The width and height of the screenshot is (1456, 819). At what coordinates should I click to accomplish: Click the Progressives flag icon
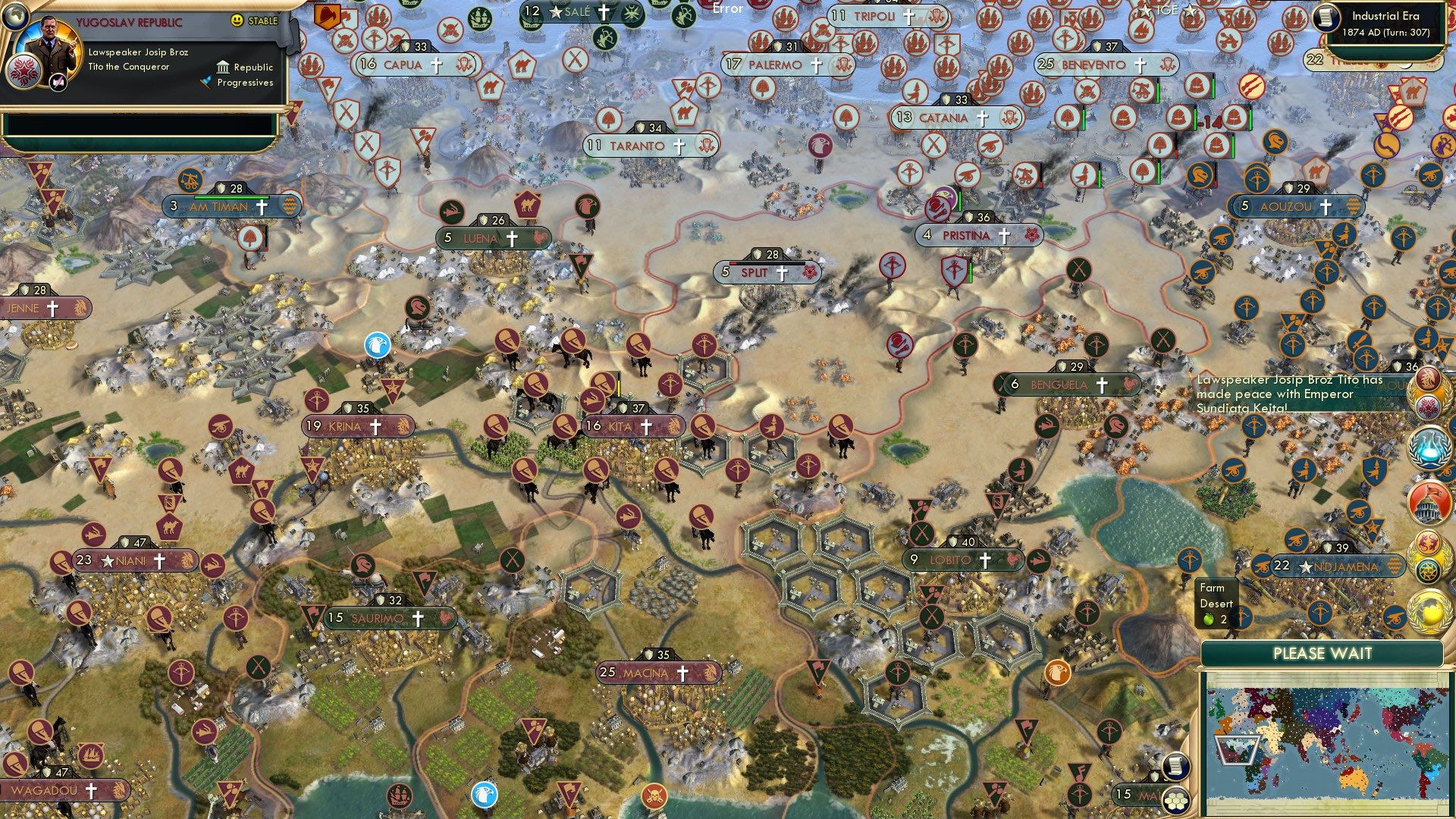tap(206, 82)
